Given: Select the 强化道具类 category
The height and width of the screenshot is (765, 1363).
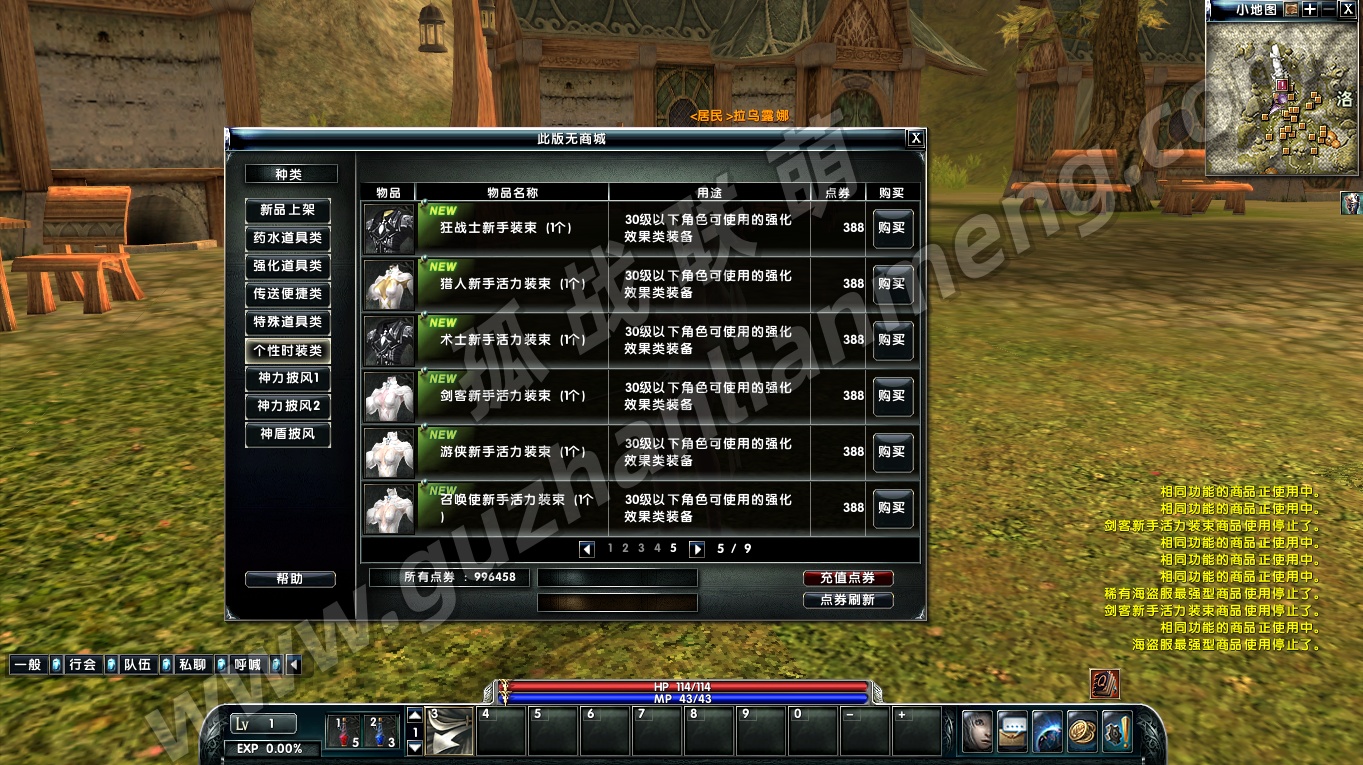Looking at the screenshot, I should pos(288,266).
